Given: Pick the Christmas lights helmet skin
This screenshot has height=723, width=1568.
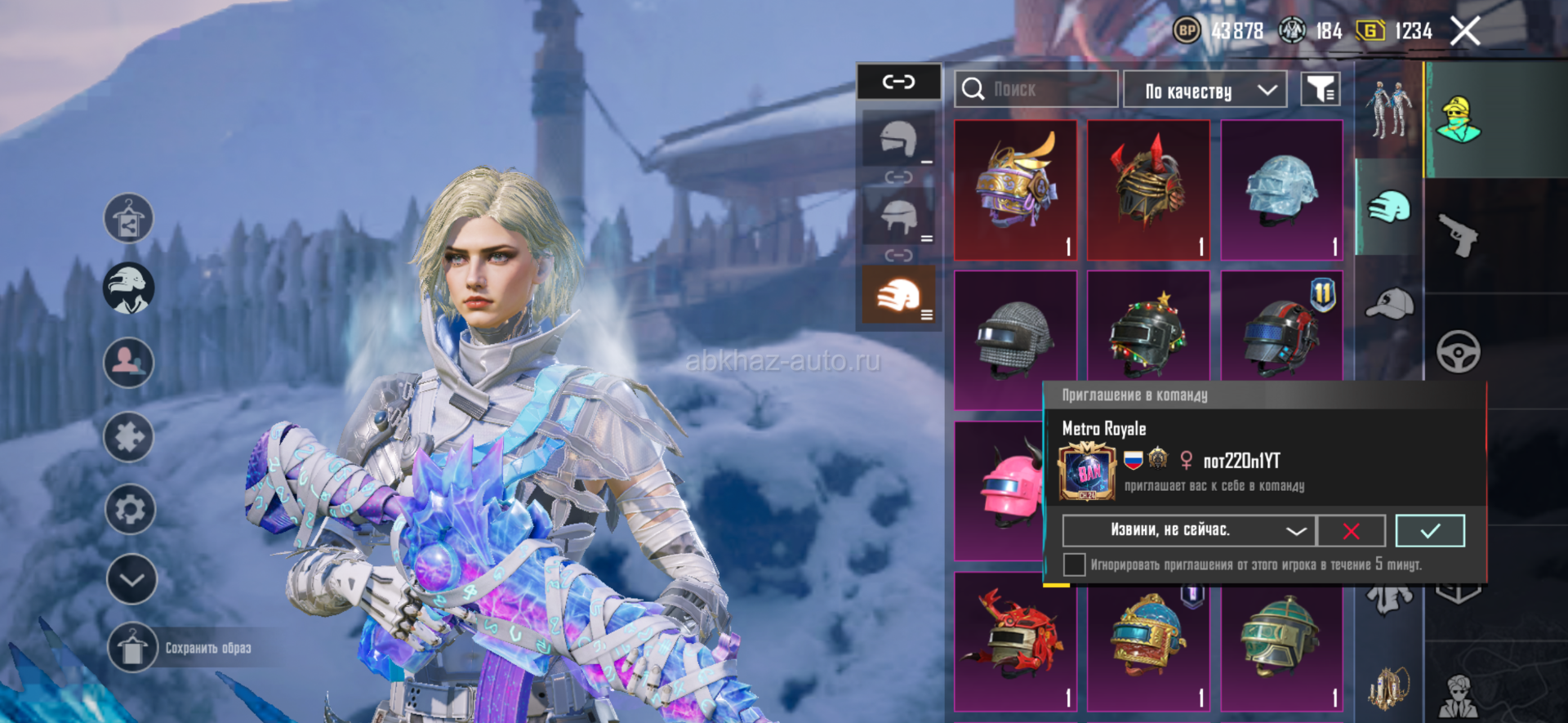Looking at the screenshot, I should click(1148, 335).
